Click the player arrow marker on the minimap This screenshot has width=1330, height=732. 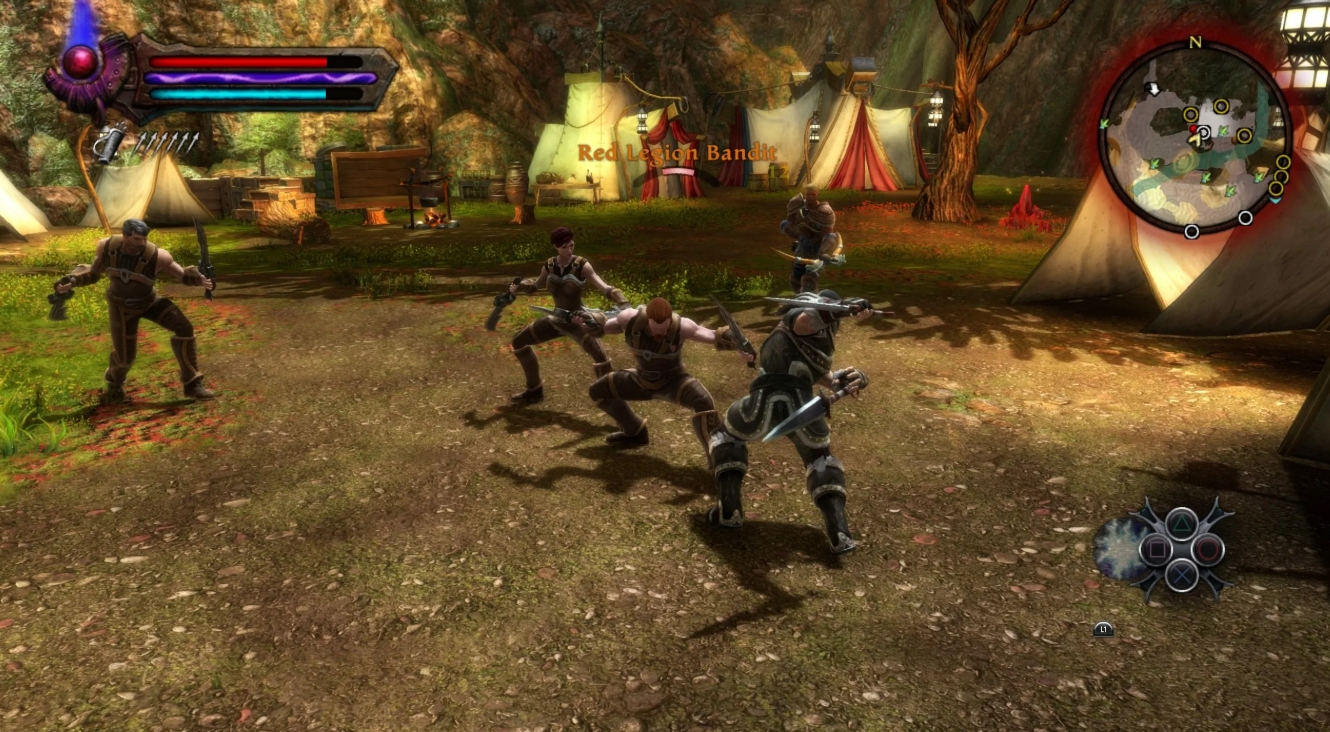1196,139
